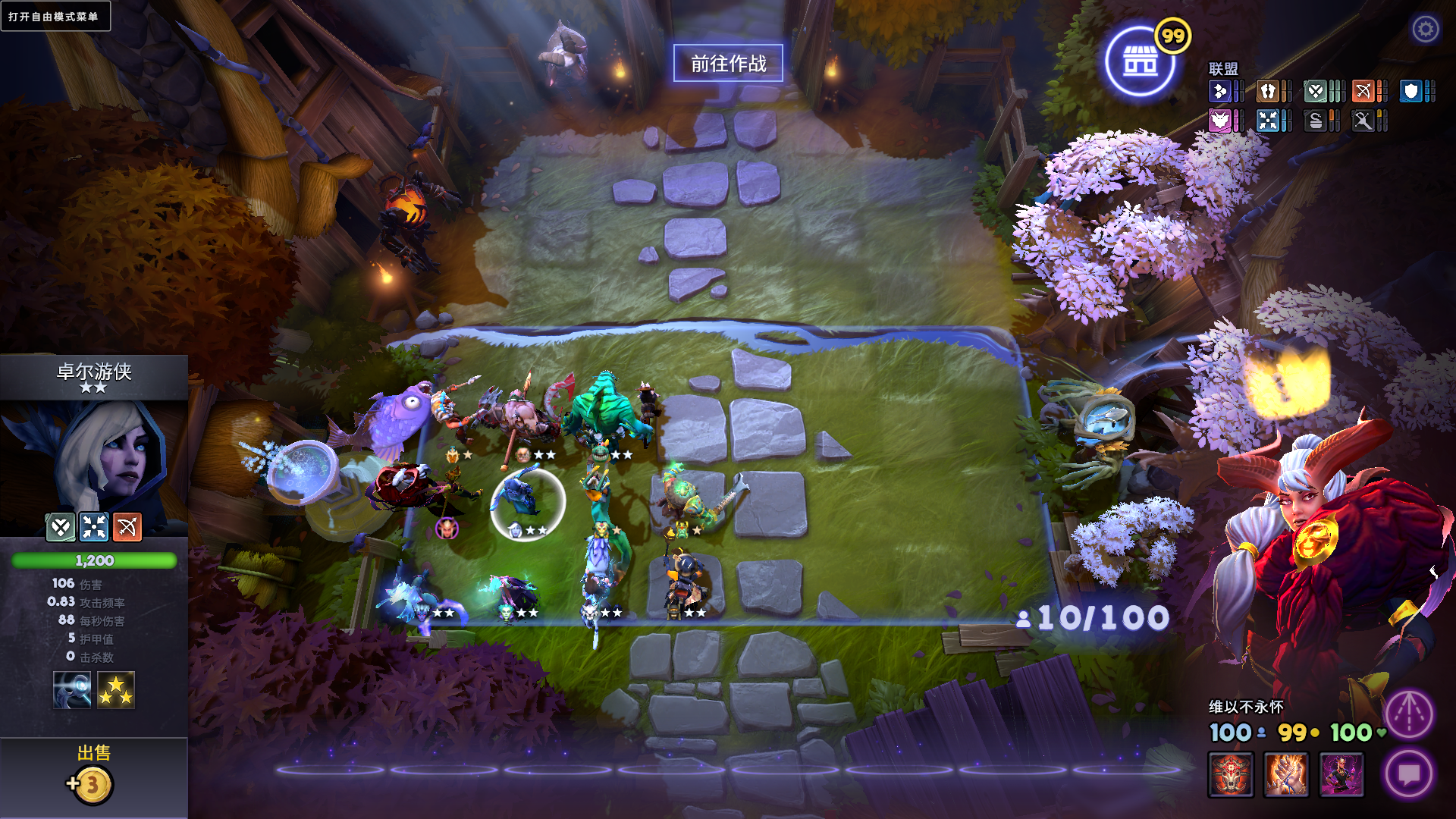The height and width of the screenshot is (819, 1456).
Task: View Drow Ranger's ability icon
Action: click(x=72, y=690)
